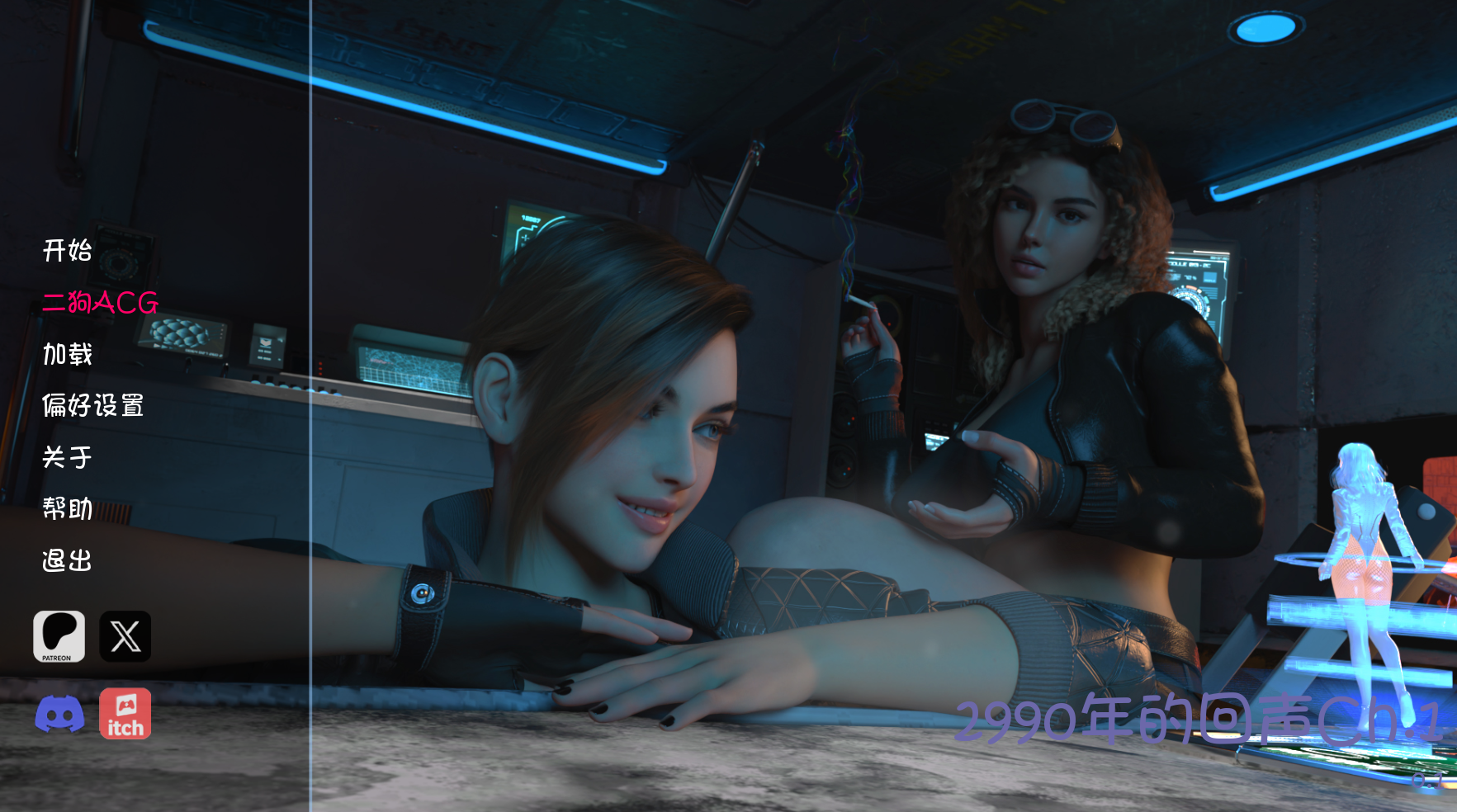Open the 帮助 help screen

click(67, 508)
